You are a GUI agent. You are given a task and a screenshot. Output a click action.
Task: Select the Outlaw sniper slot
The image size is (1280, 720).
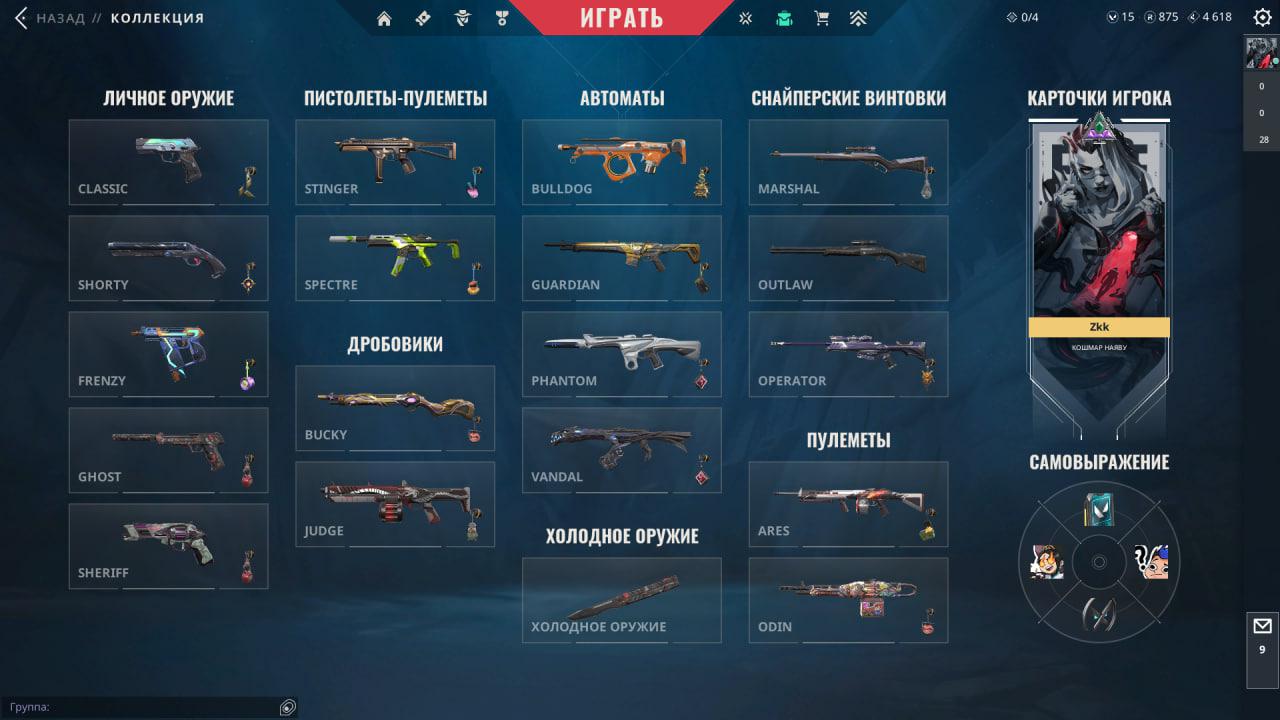(x=848, y=258)
